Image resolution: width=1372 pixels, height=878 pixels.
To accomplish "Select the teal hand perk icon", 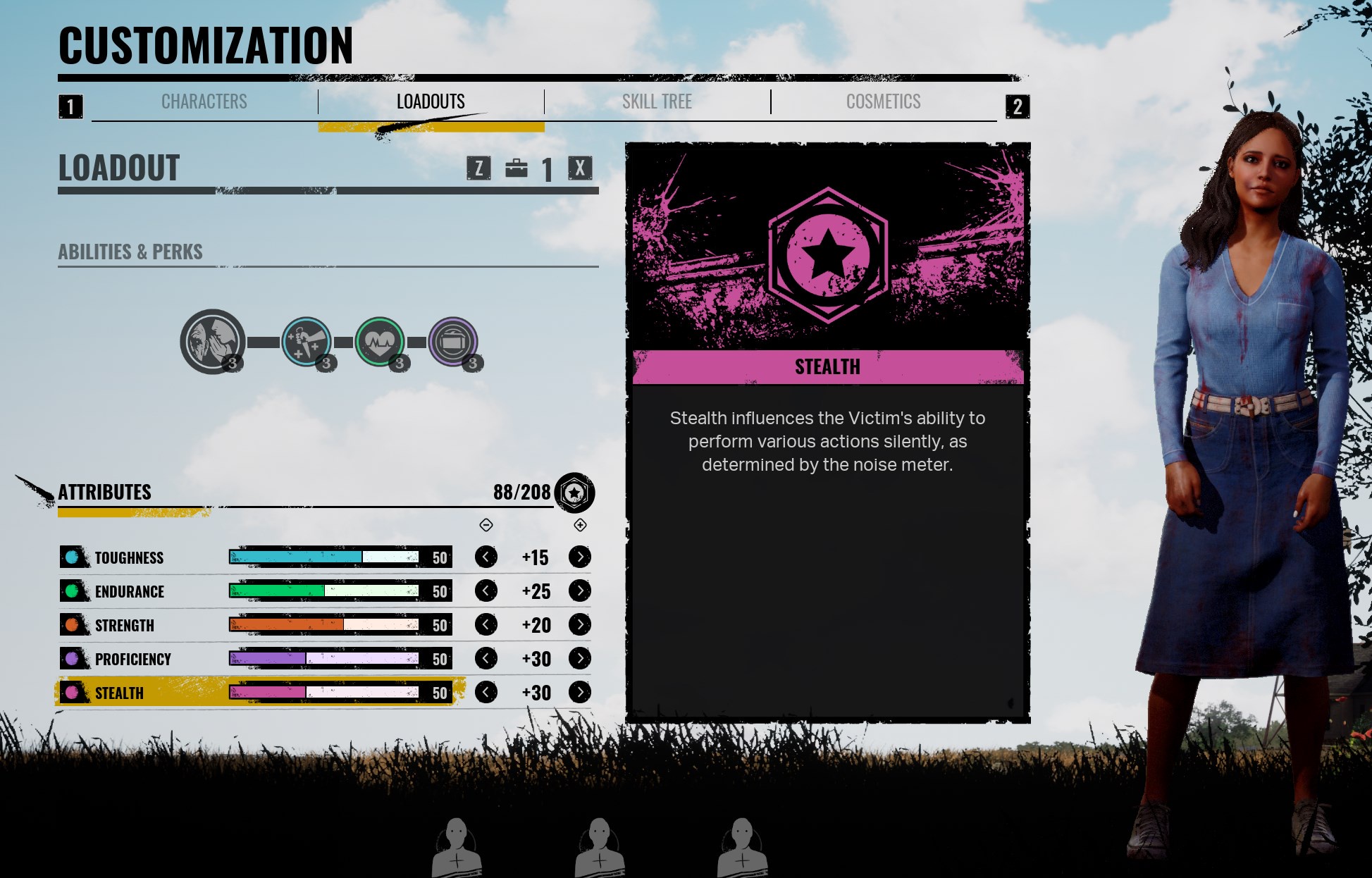I will click(307, 342).
